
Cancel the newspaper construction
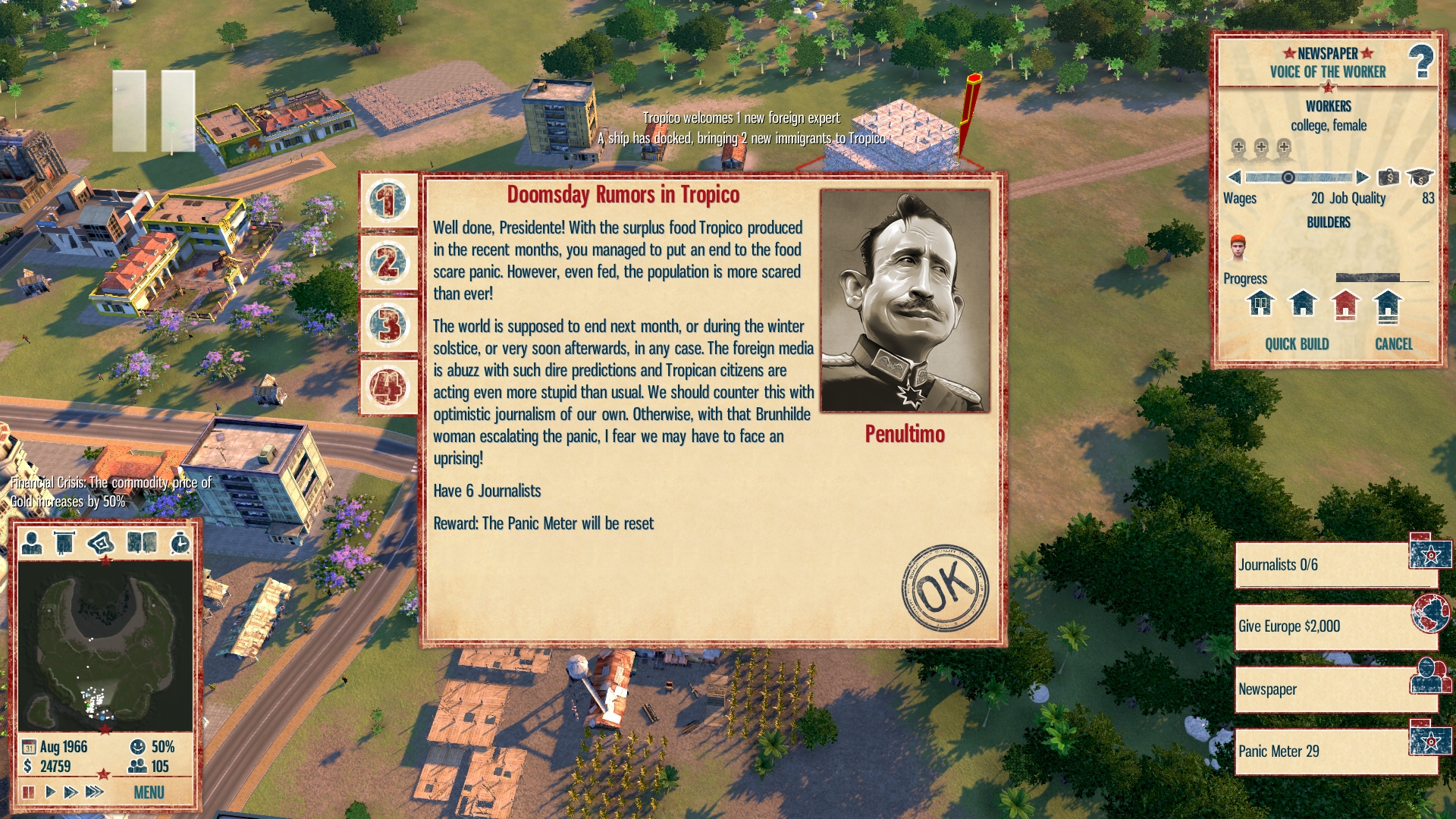coord(1393,344)
